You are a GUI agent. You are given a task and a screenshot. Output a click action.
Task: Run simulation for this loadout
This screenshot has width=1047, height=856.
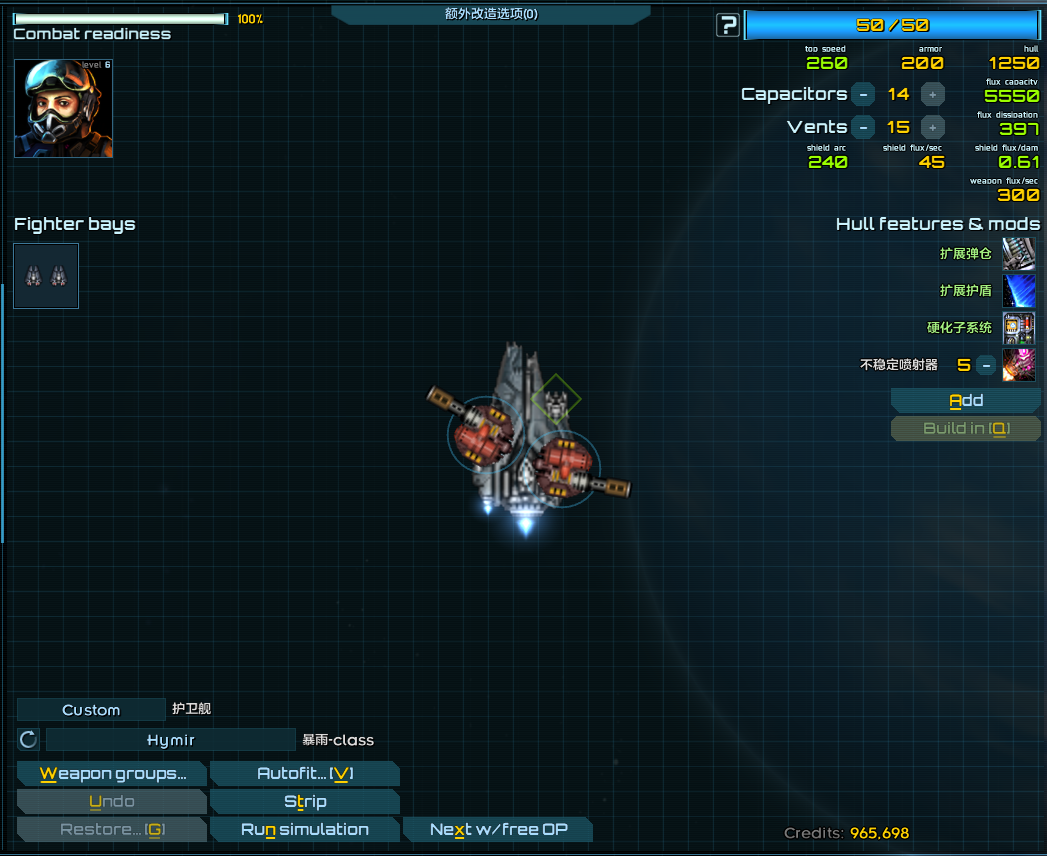(305, 830)
